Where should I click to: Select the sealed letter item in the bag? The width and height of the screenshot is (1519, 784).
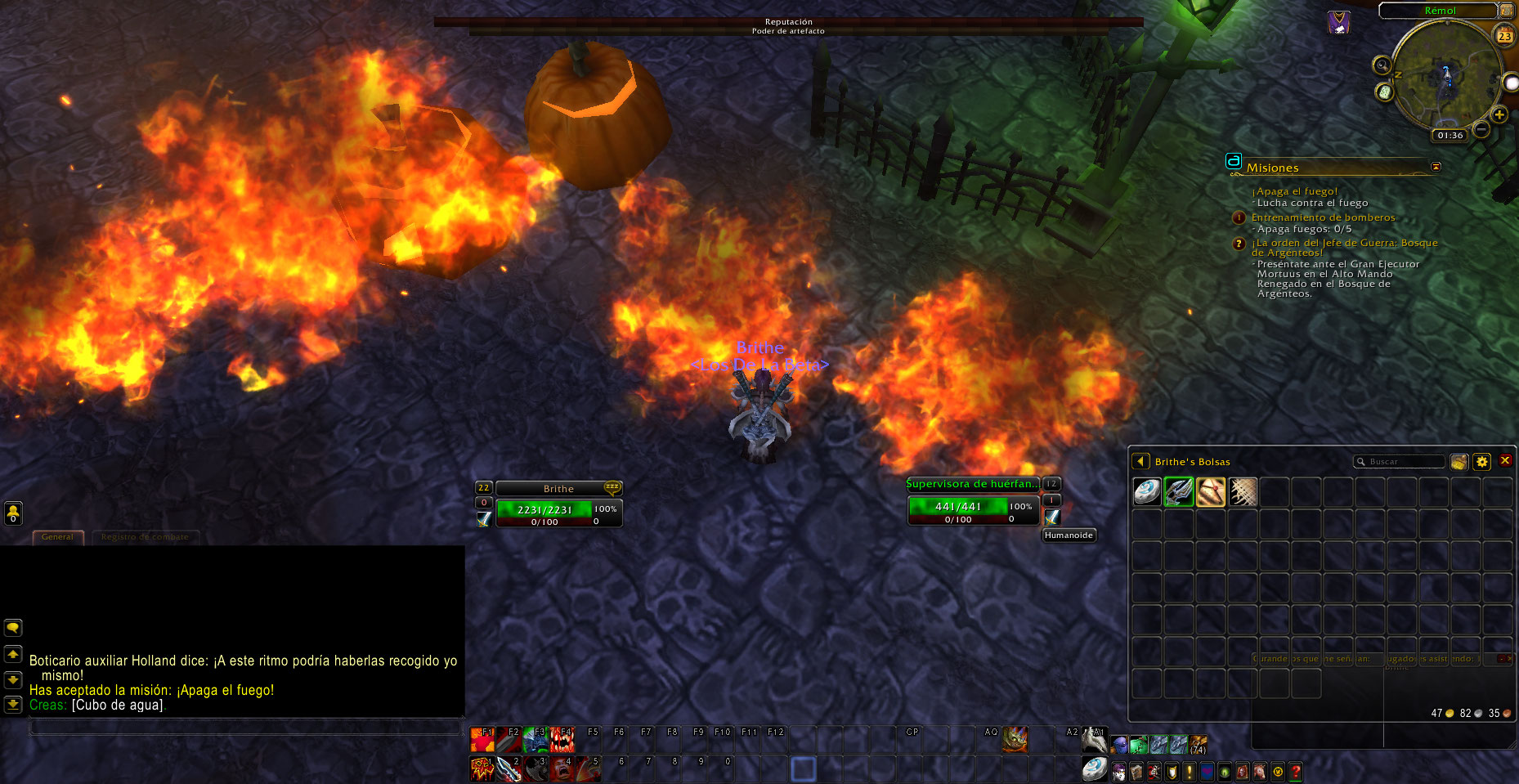pyautogui.click(x=1211, y=492)
